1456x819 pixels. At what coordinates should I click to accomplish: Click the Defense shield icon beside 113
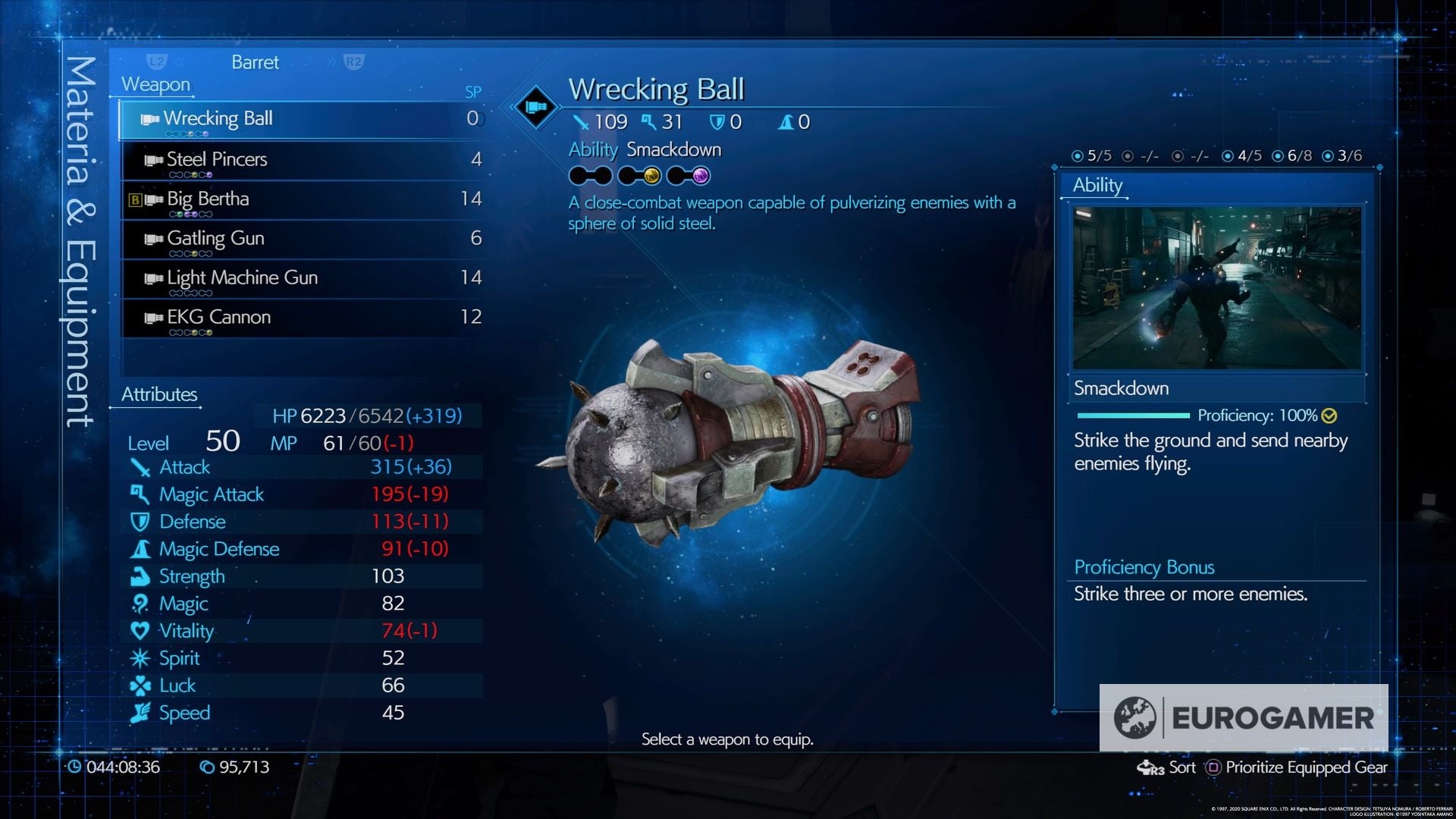(x=140, y=522)
